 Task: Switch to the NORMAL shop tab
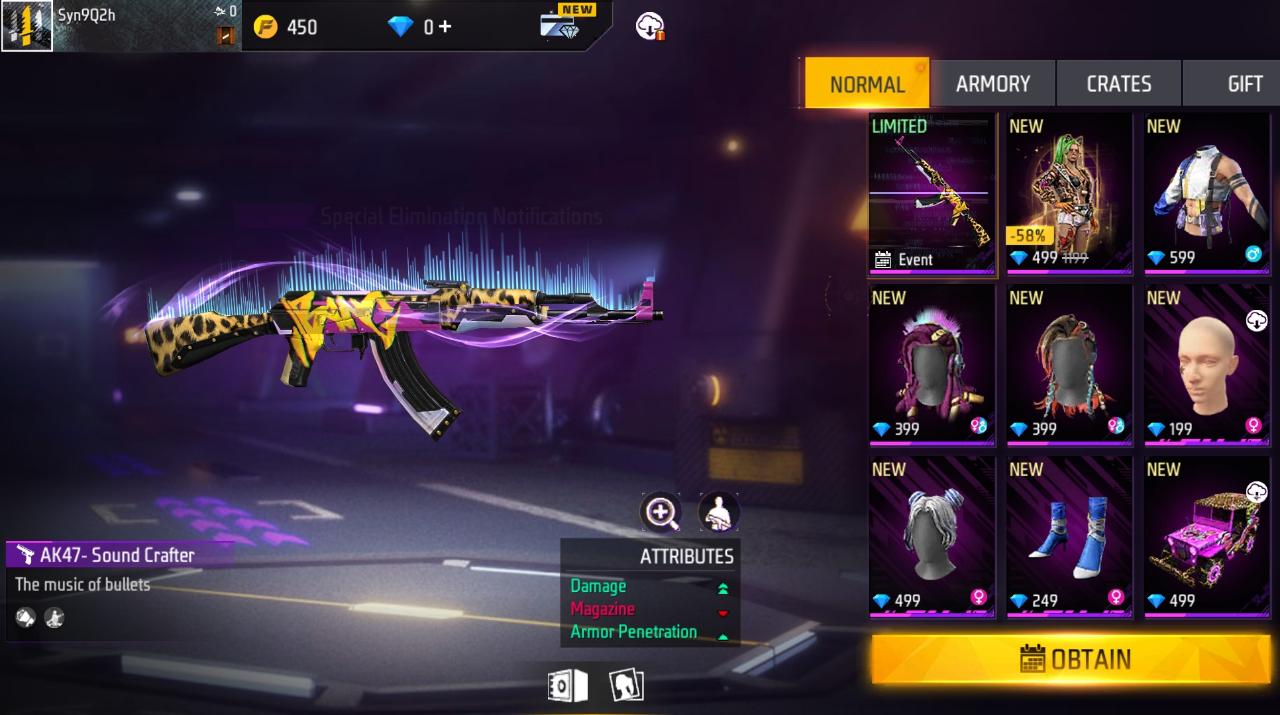click(x=867, y=84)
